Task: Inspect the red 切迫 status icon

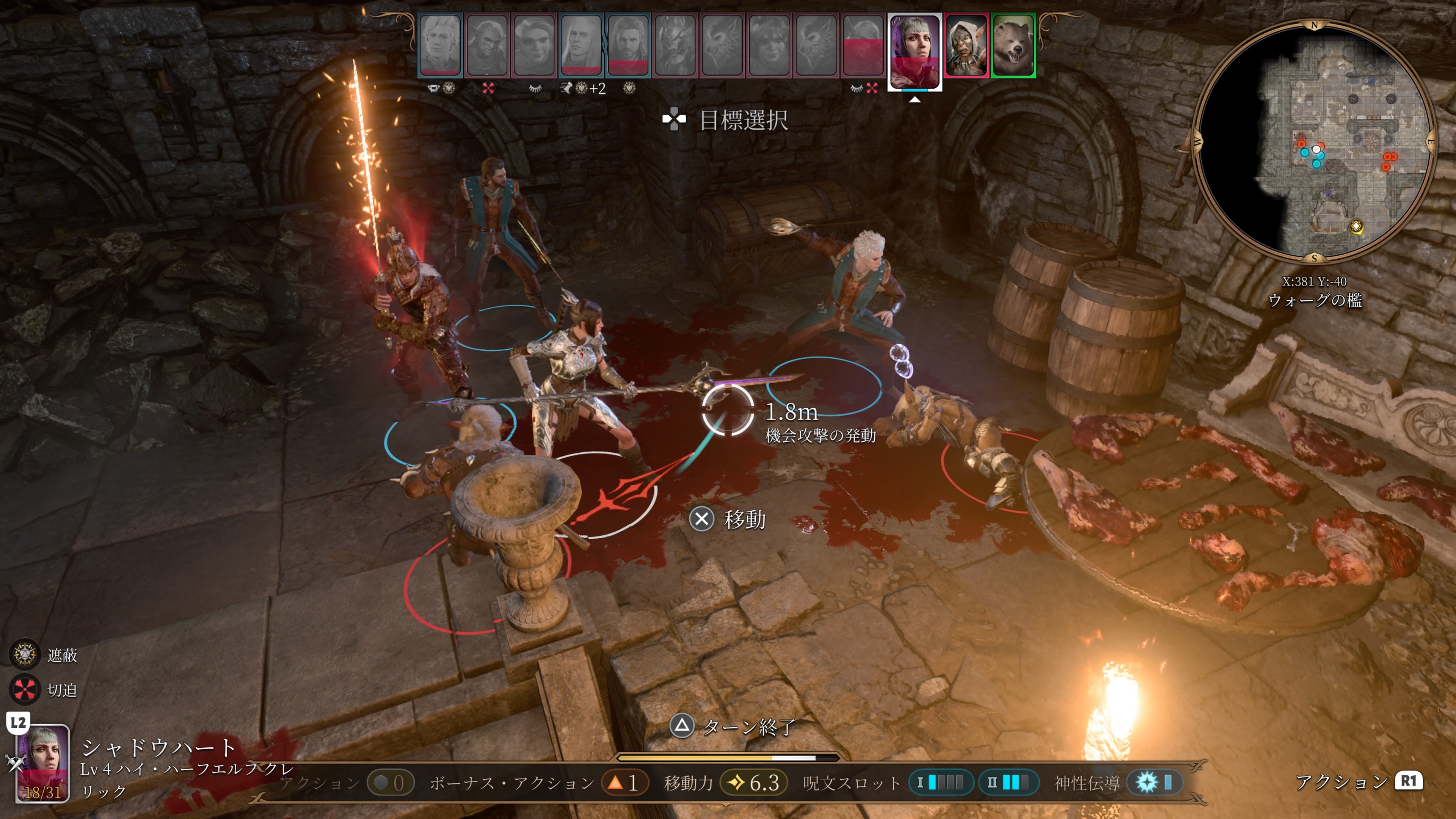Action: coord(24,690)
